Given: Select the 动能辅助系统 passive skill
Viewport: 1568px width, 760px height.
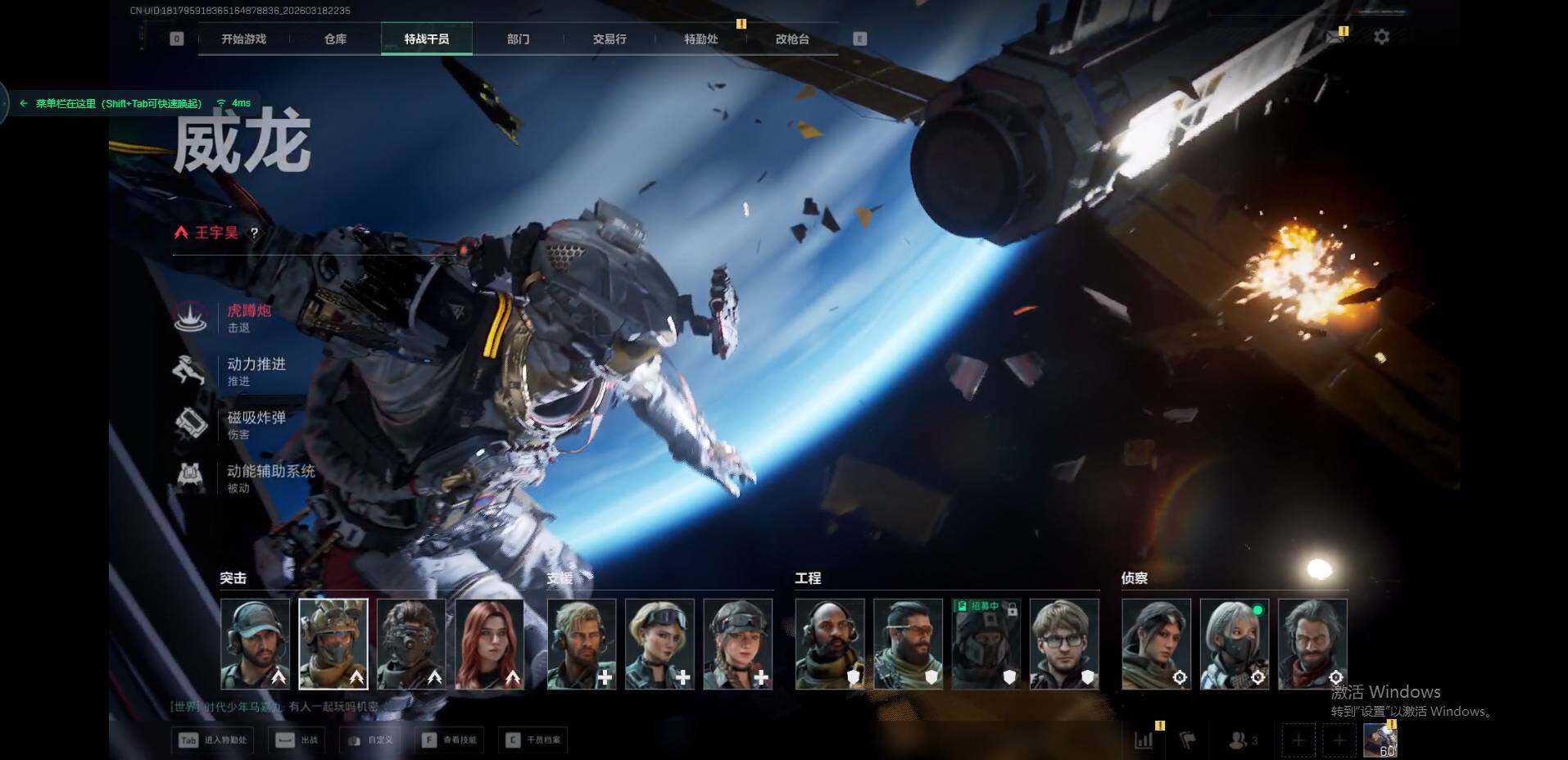Looking at the screenshot, I should point(270,477).
